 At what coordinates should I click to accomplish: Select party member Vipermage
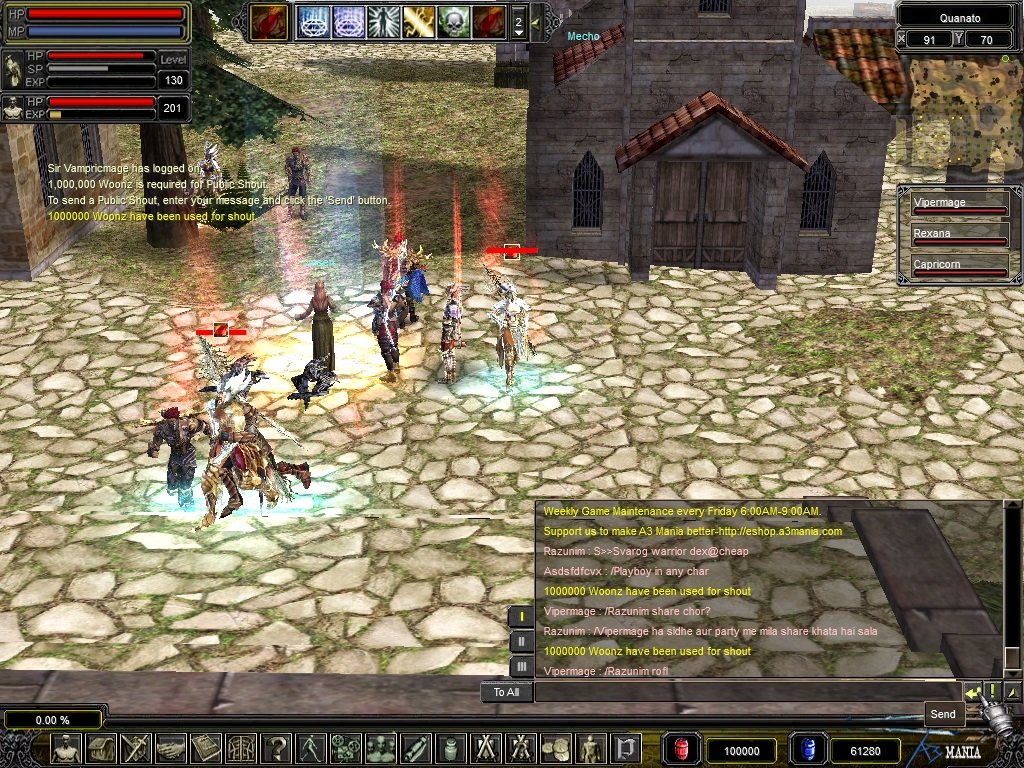tap(958, 205)
